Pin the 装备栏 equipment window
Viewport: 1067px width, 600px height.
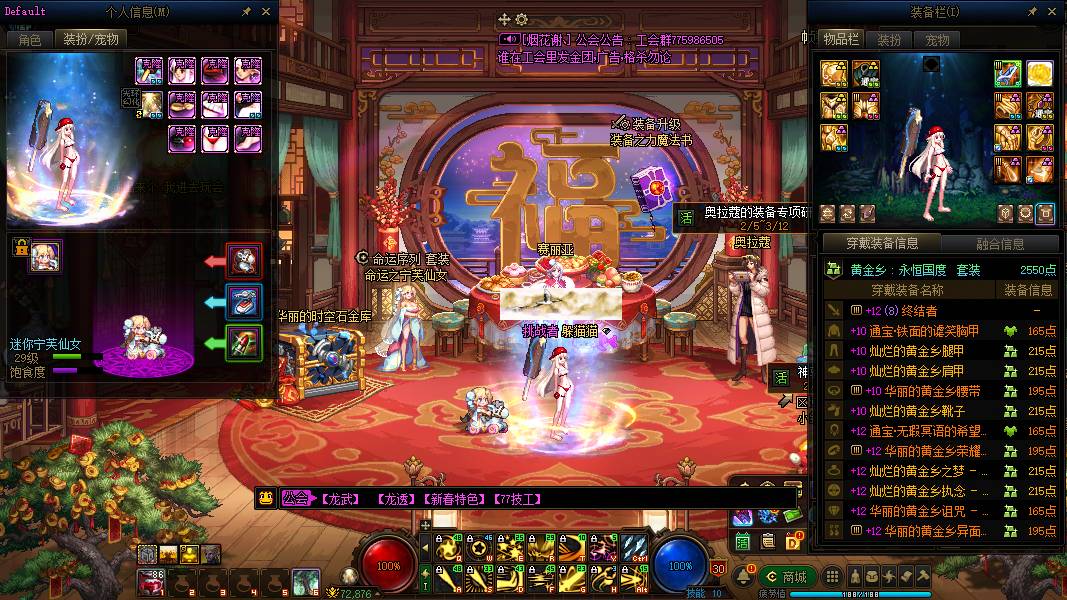1034,12
